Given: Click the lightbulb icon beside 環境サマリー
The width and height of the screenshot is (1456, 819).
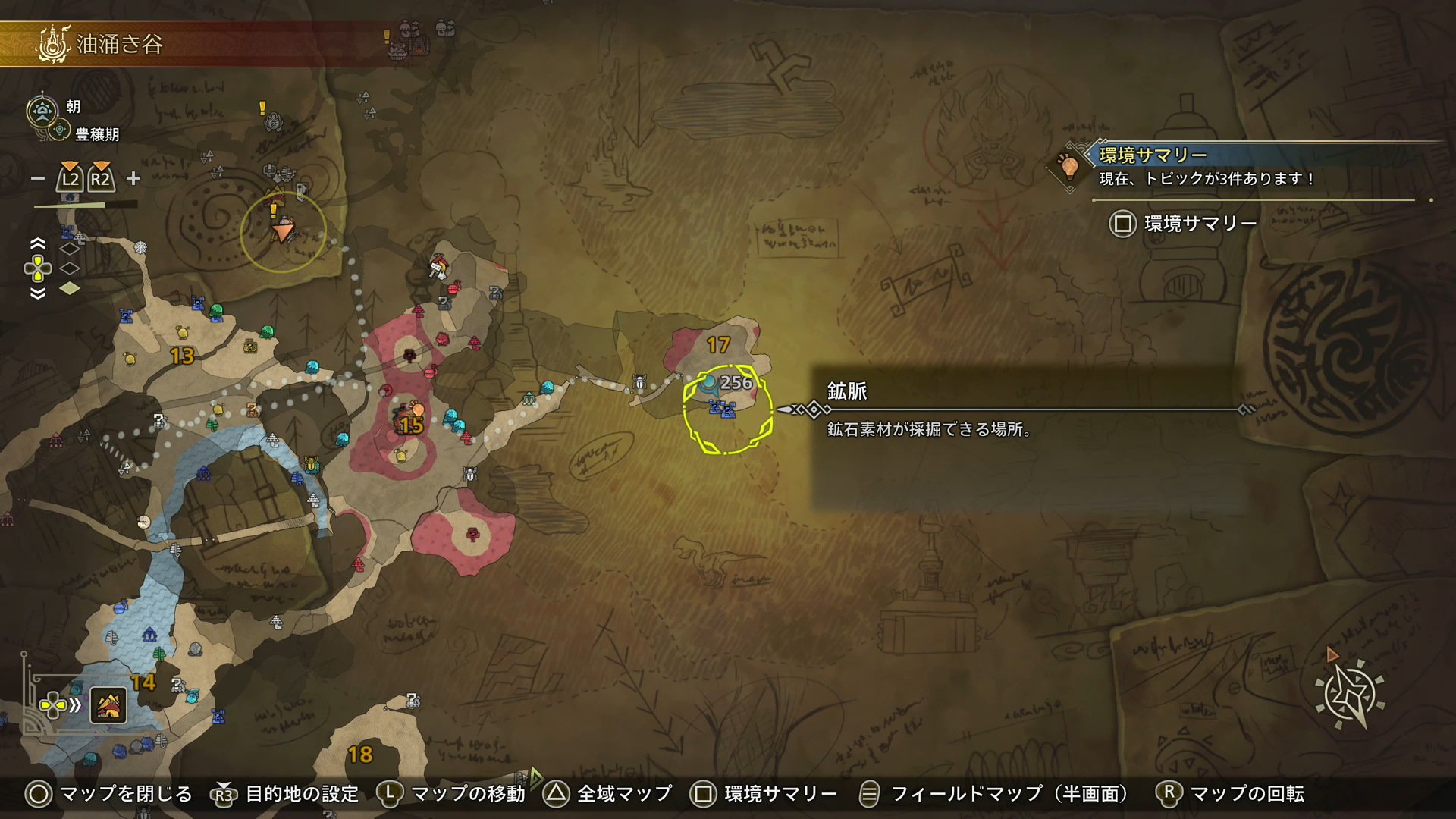Looking at the screenshot, I should (x=1069, y=165).
